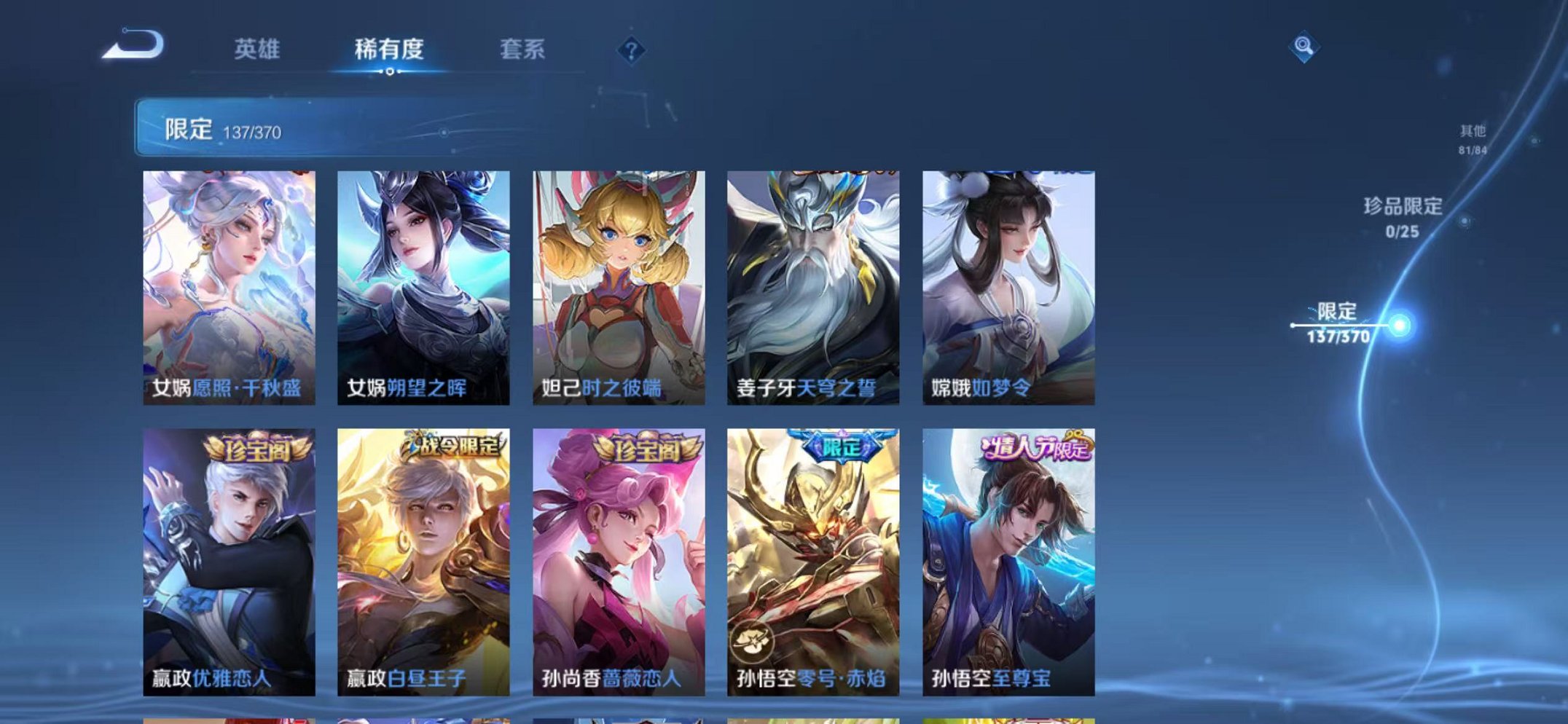This screenshot has width=1568, height=724.
Task: Select the 嫦娥如梦令 skin
Action: (x=1013, y=284)
